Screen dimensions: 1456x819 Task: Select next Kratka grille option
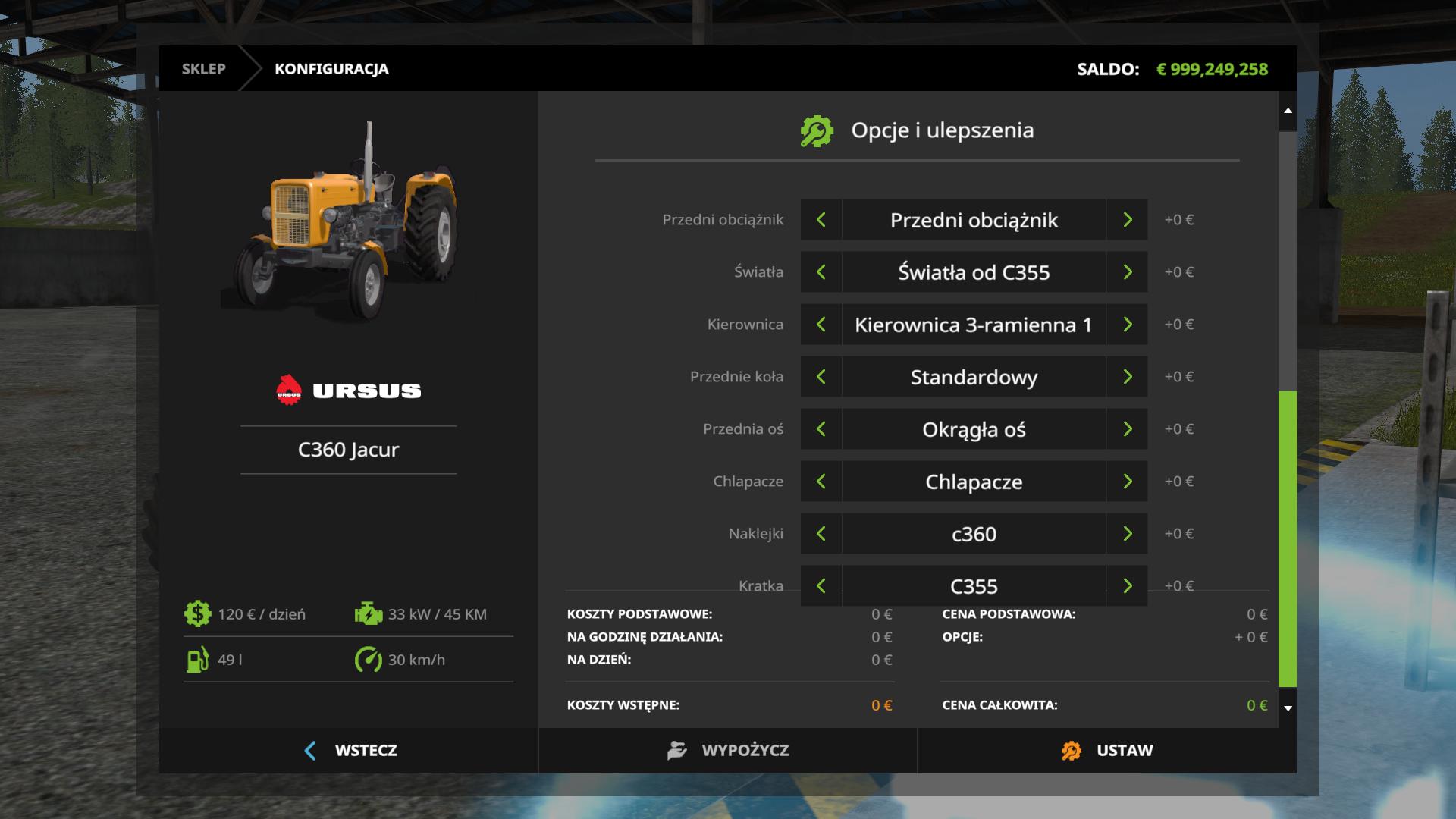tap(1127, 586)
